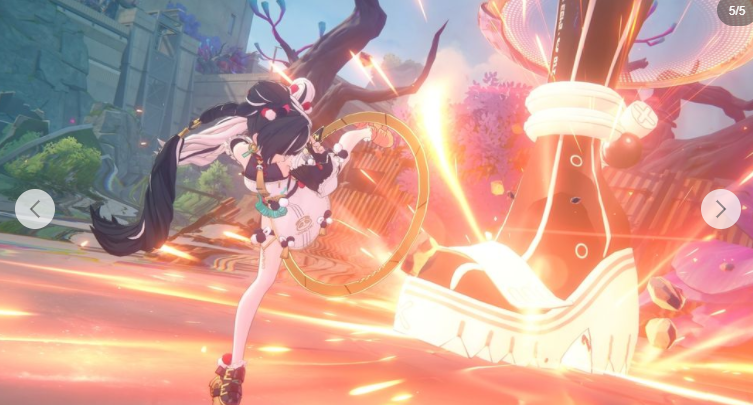Advance to the next gallery image
Screen dimensions: 753x405
coord(720,209)
